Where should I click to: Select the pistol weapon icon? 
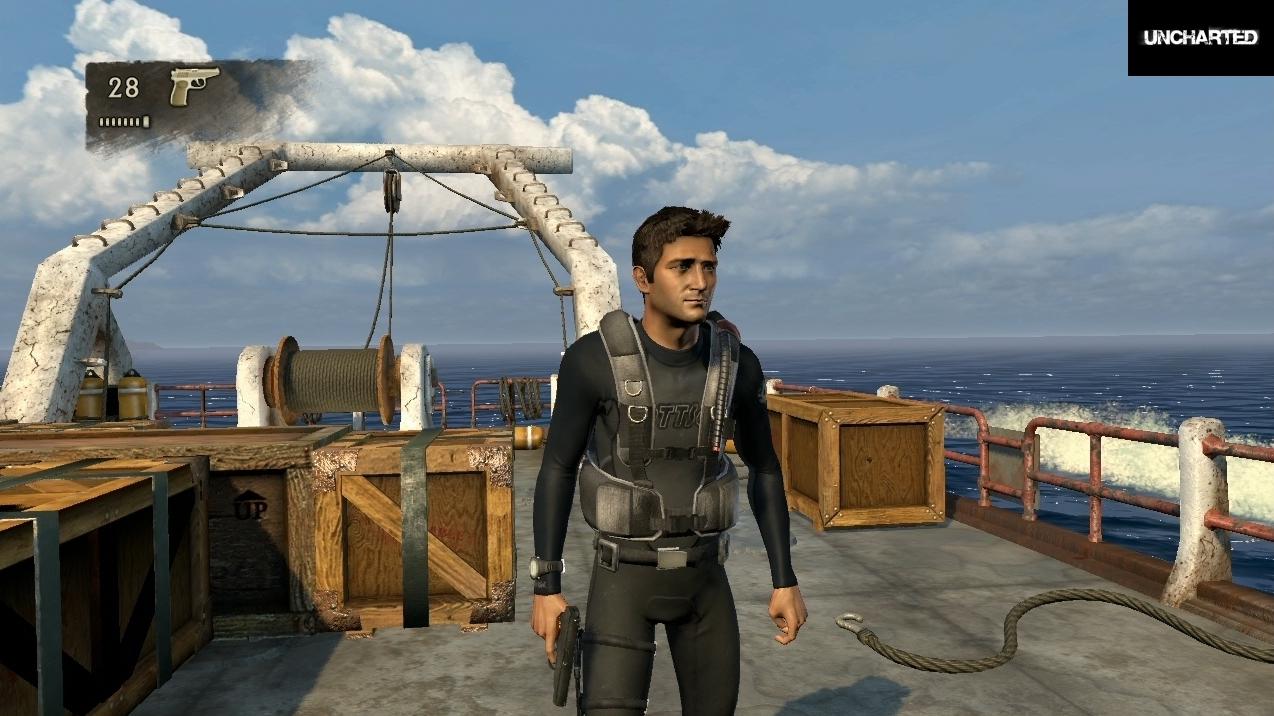click(194, 86)
